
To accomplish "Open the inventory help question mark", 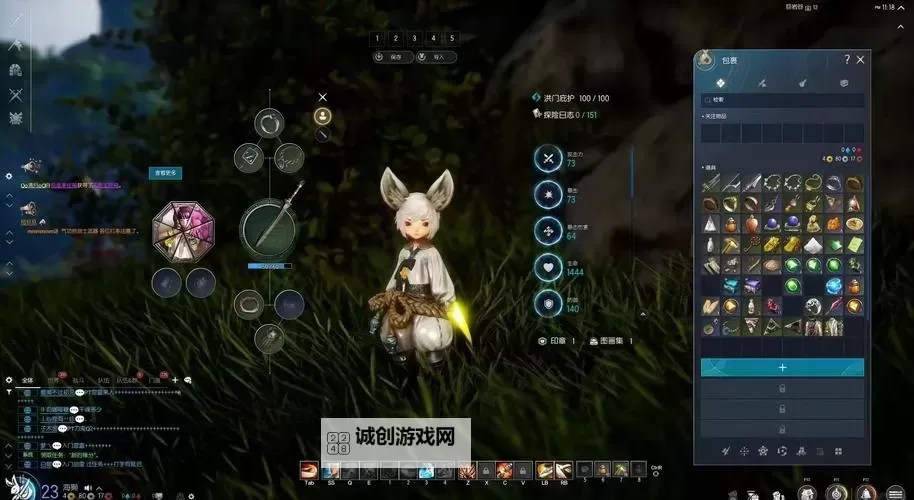I will [x=846, y=60].
